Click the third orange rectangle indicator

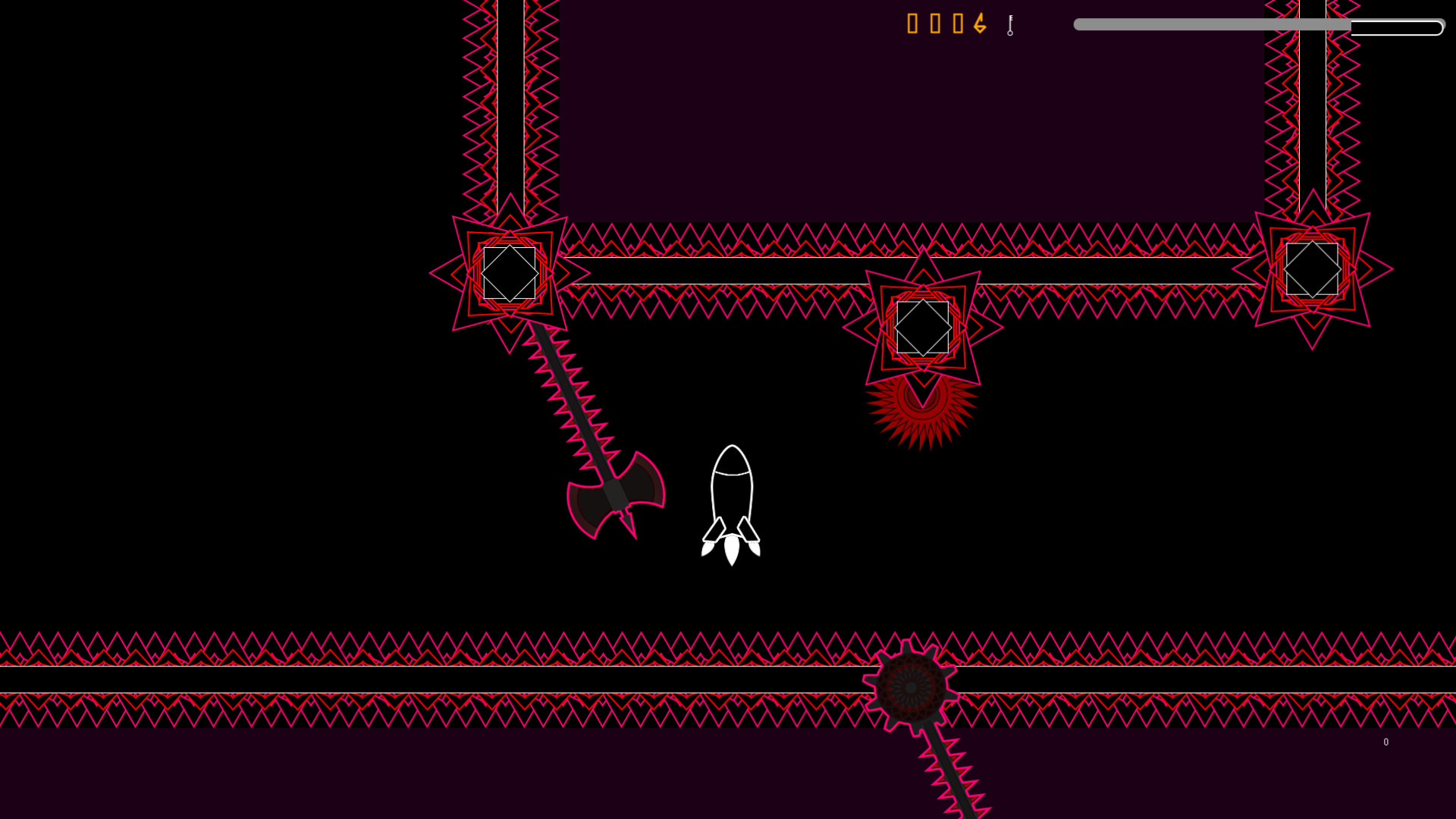(956, 24)
